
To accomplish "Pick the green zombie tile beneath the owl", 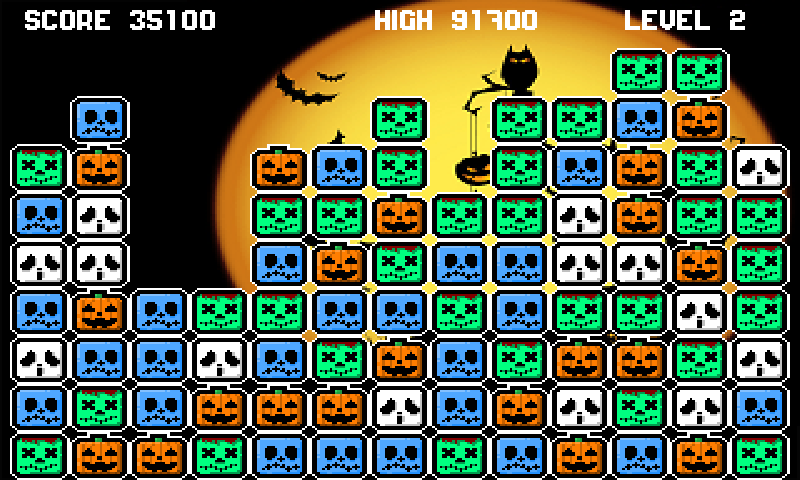I will click(x=519, y=119).
